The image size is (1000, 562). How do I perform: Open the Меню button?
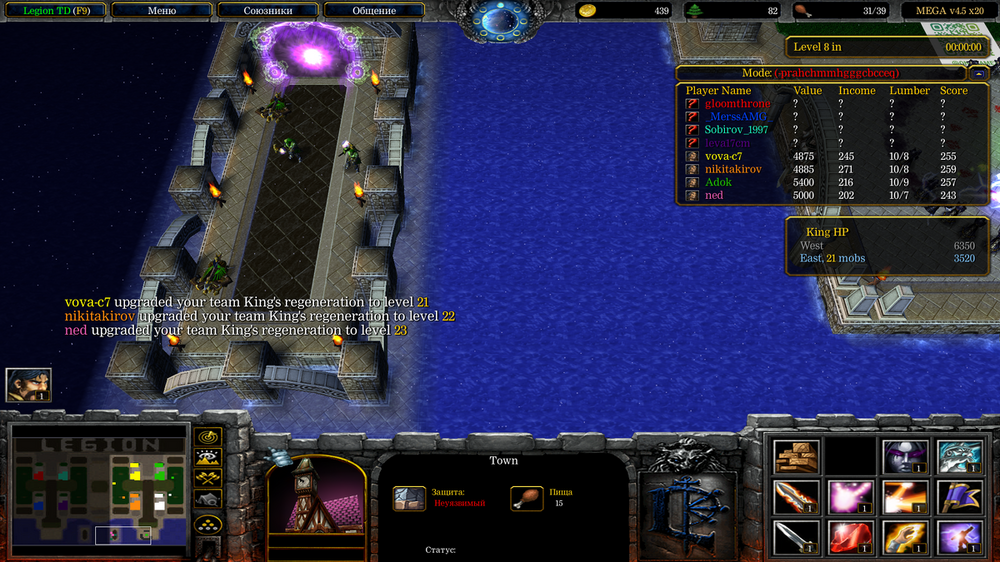(161, 11)
